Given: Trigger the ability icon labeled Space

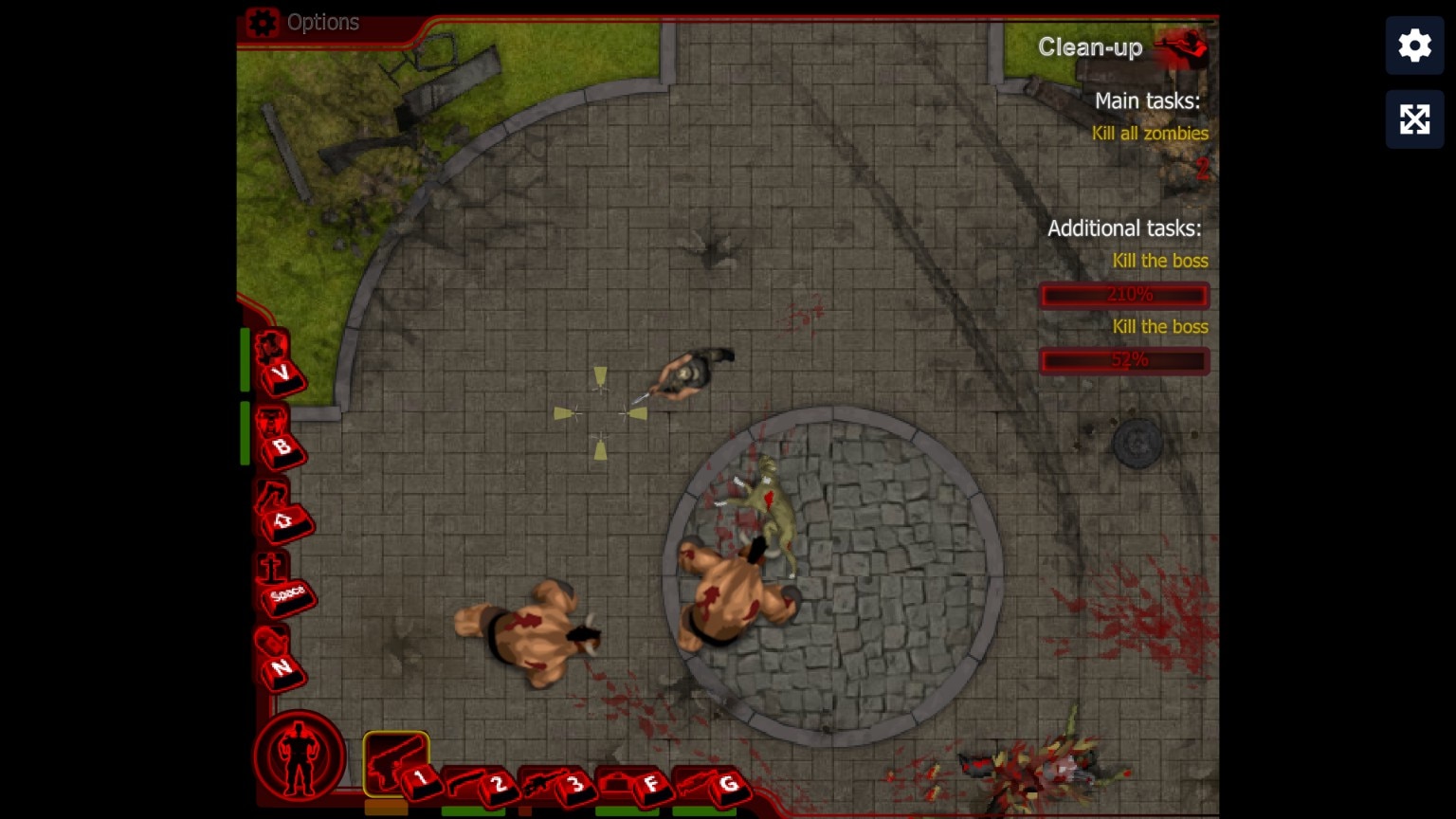Looking at the screenshot, I should tap(281, 584).
